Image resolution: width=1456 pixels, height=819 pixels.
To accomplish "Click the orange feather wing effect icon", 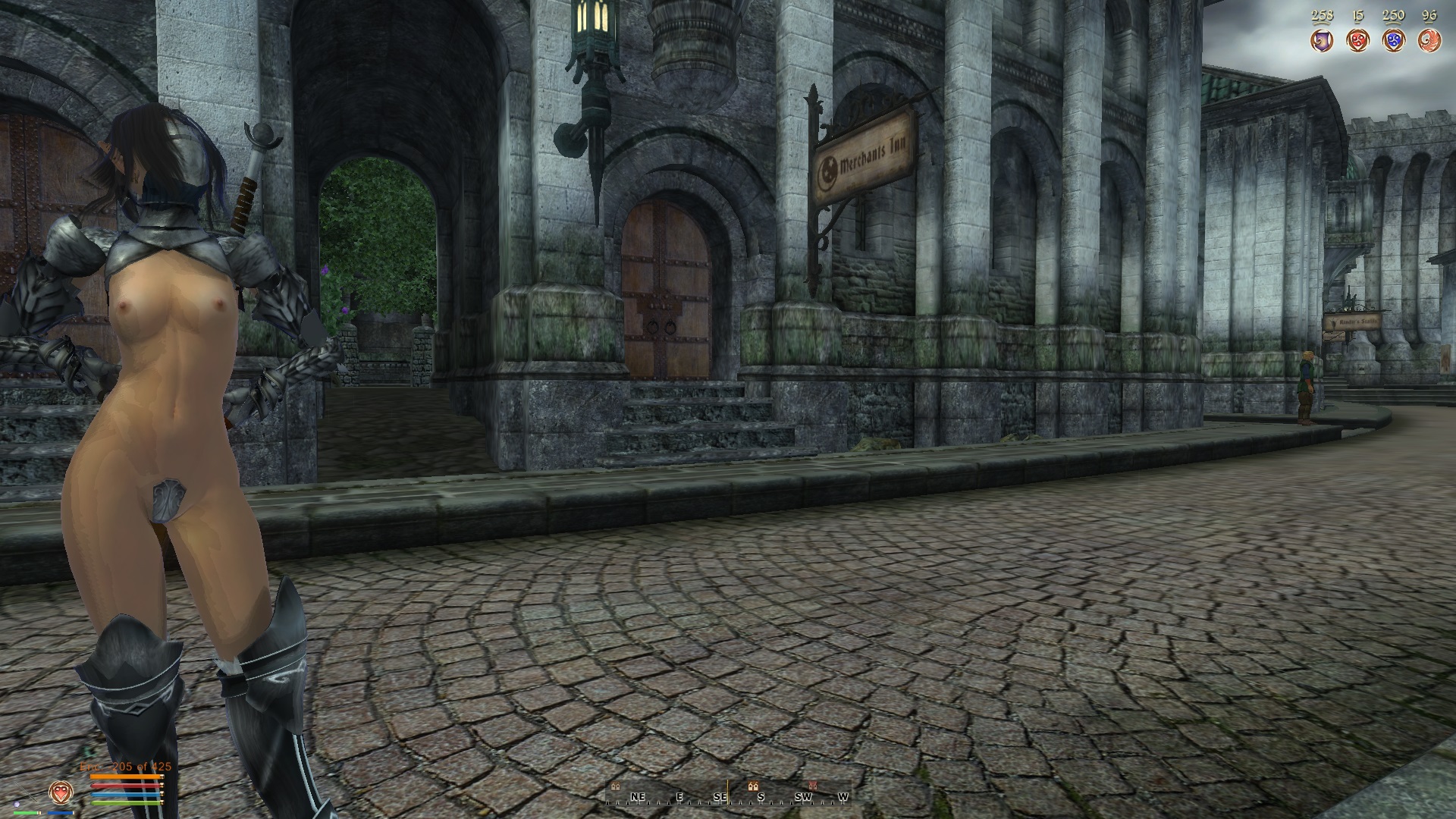I will point(1429,40).
